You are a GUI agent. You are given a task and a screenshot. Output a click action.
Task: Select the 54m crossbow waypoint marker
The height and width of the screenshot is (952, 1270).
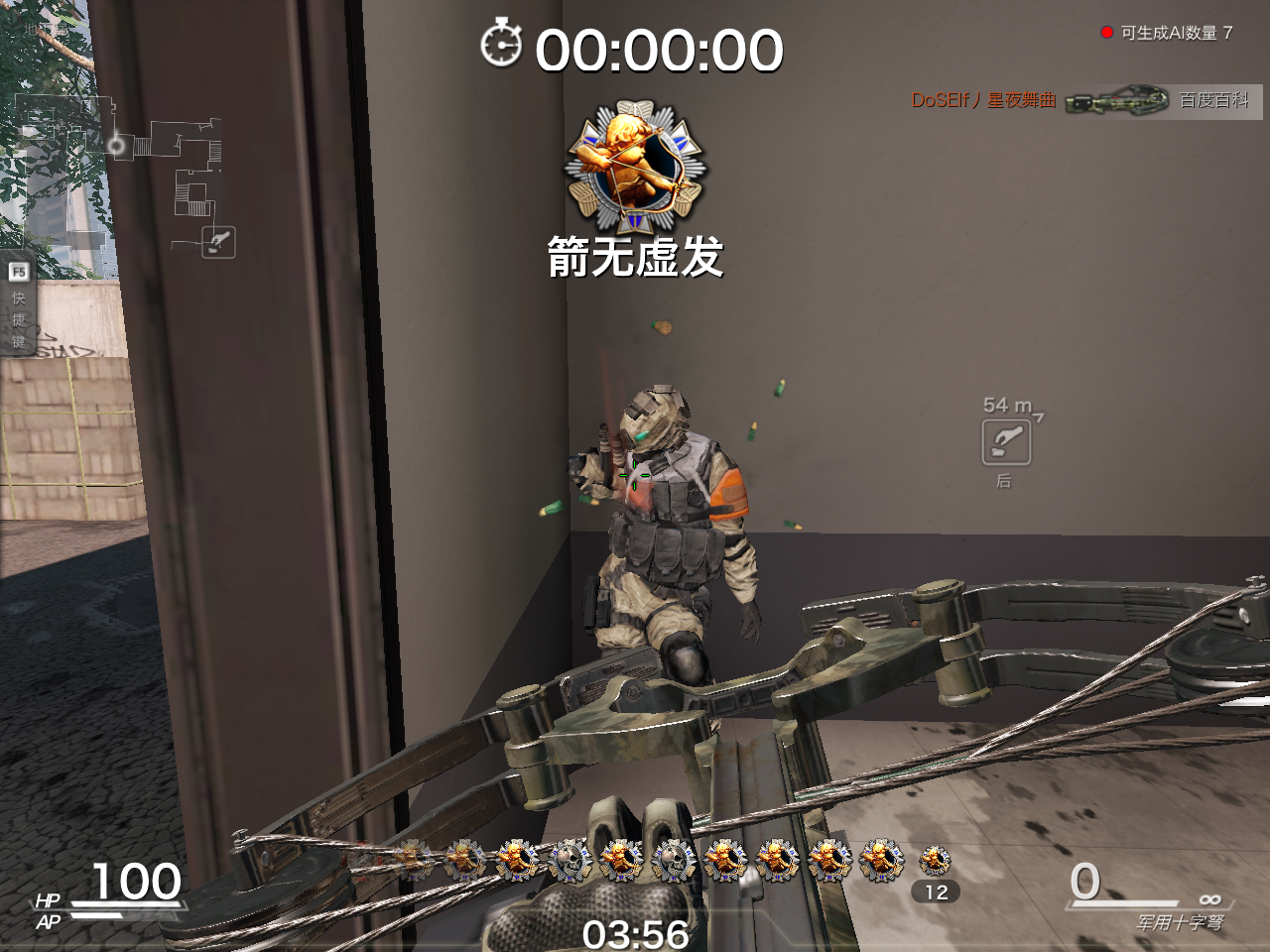(x=1005, y=442)
